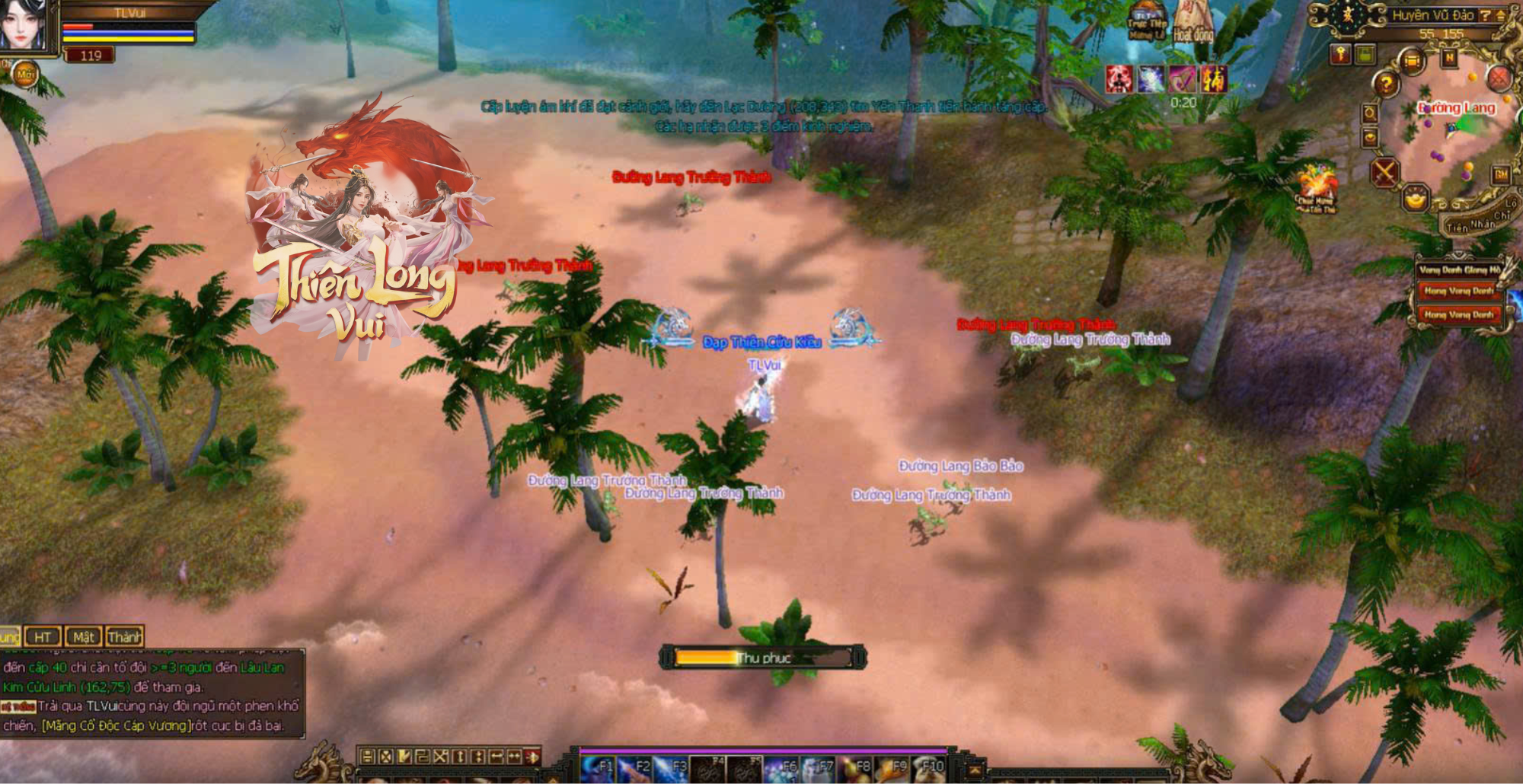This screenshot has width=1523, height=784.
Task: Use the F6 skill on the hotbar
Action: pos(782,769)
